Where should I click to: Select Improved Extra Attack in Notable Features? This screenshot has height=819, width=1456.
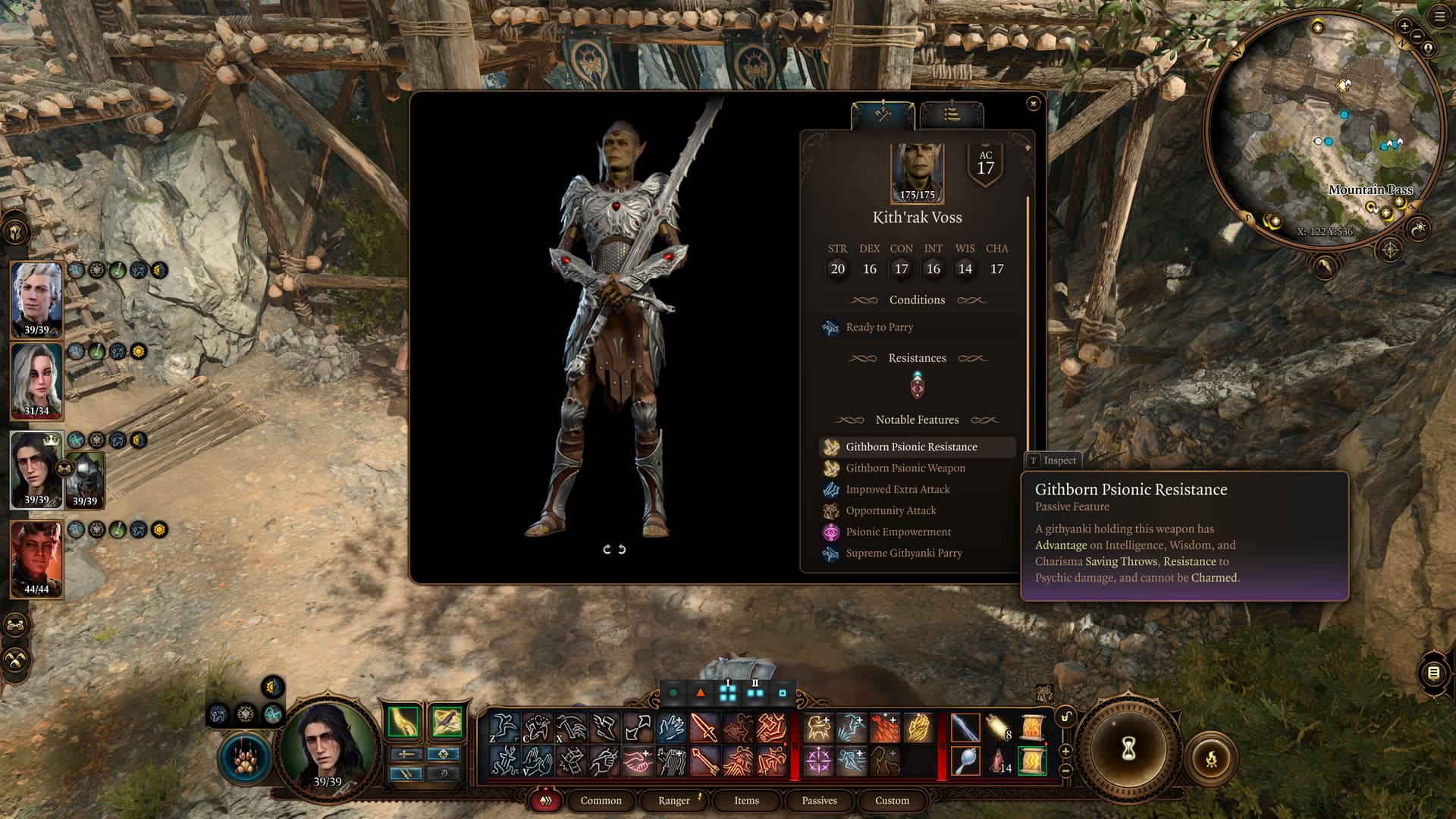coord(898,490)
